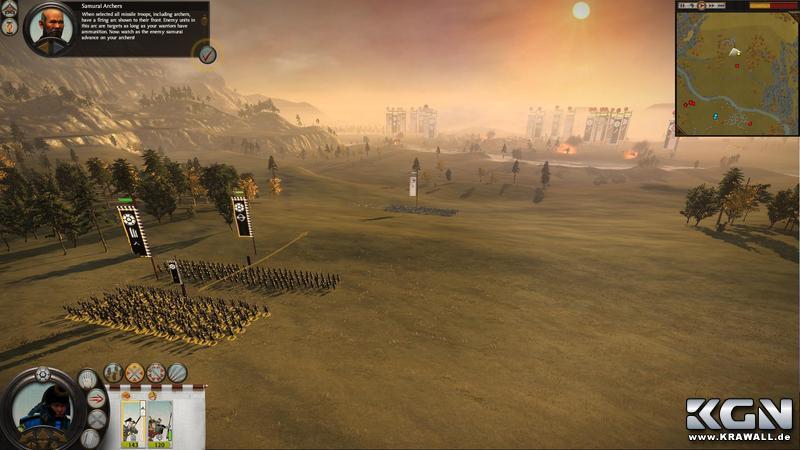Click the bottom round button in the order column
The width and height of the screenshot is (800, 450).
pos(90,437)
